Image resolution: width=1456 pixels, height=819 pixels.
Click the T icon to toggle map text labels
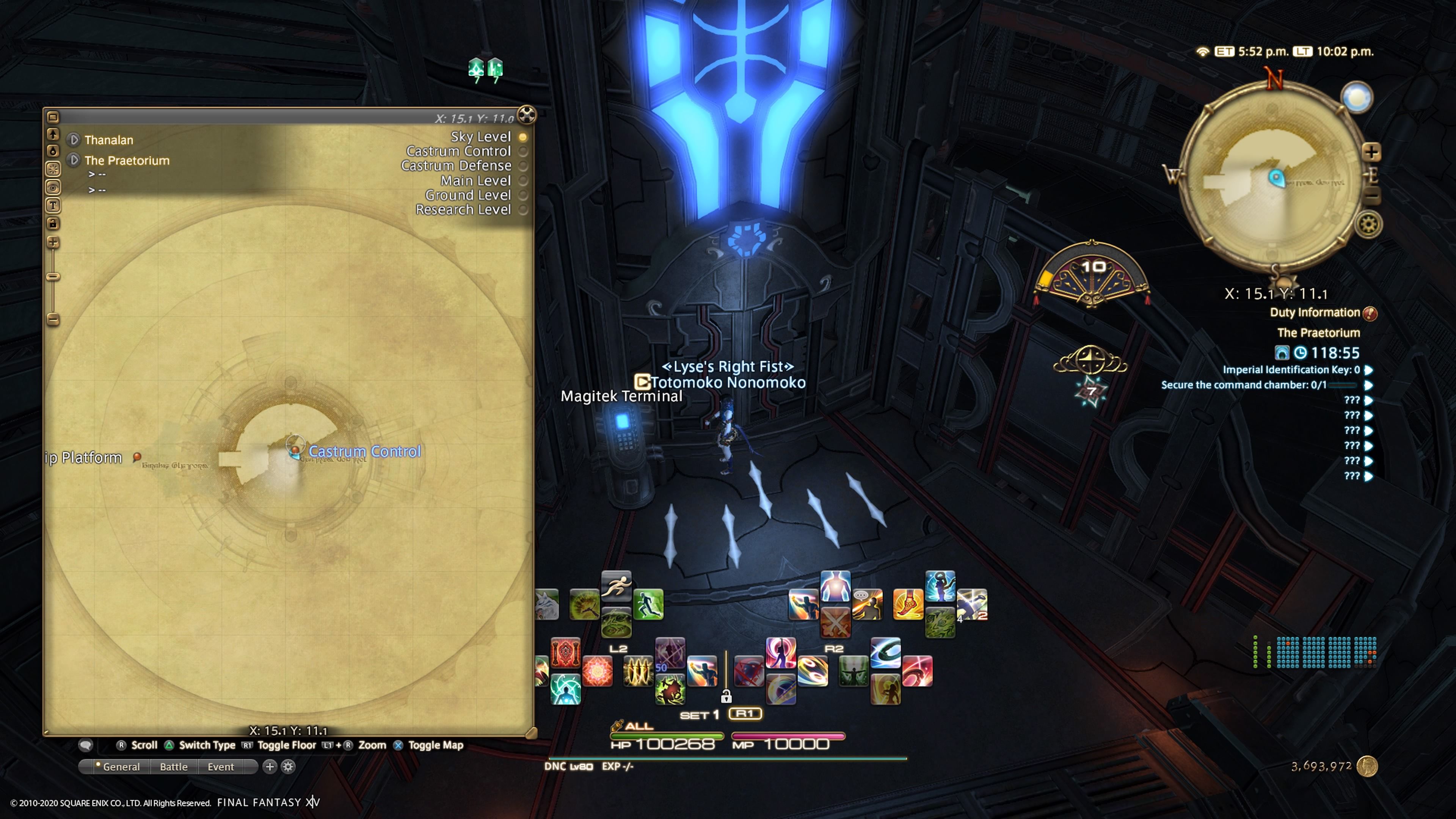(53, 206)
